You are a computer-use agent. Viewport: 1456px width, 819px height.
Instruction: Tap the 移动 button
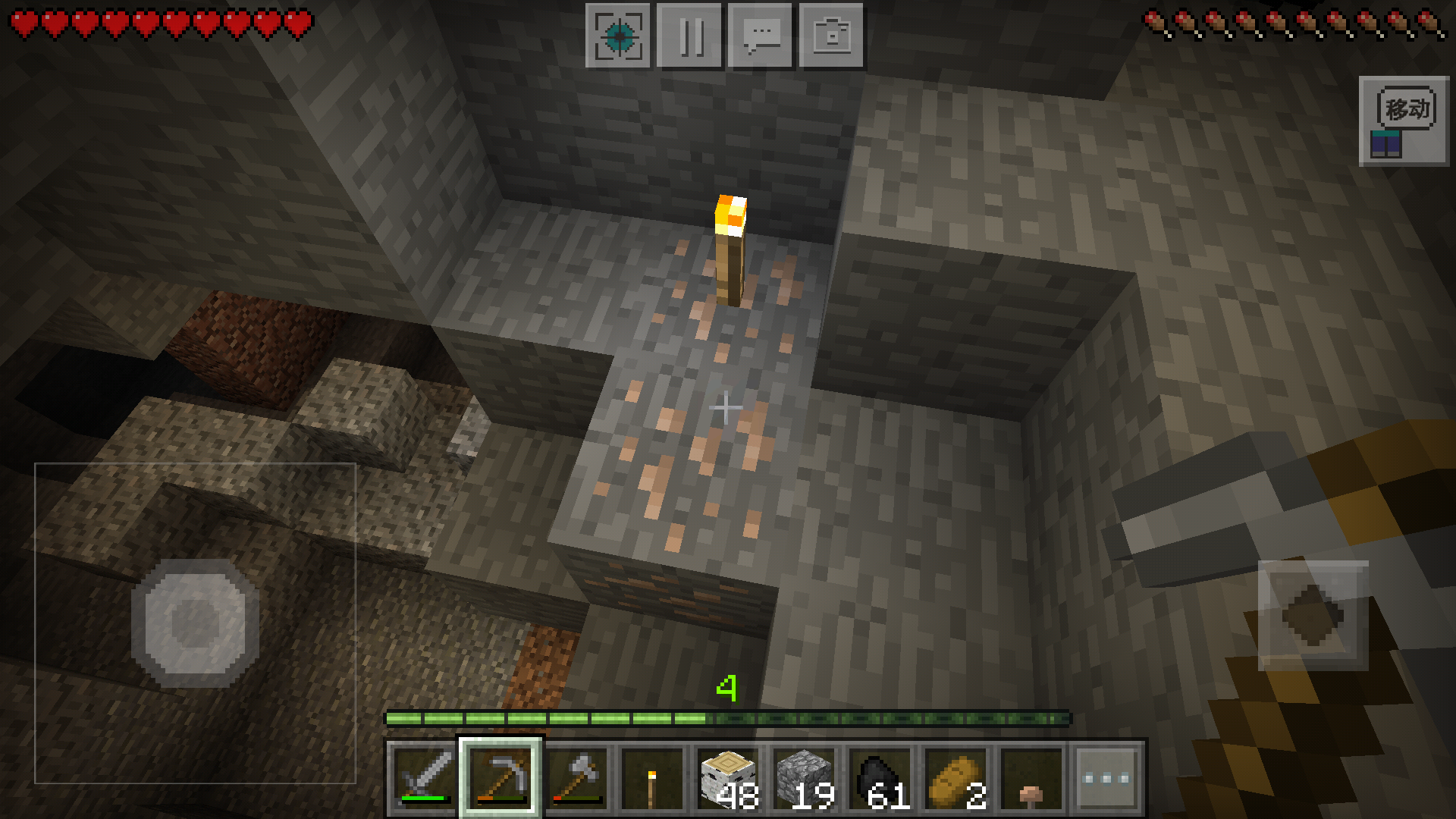click(x=1404, y=121)
